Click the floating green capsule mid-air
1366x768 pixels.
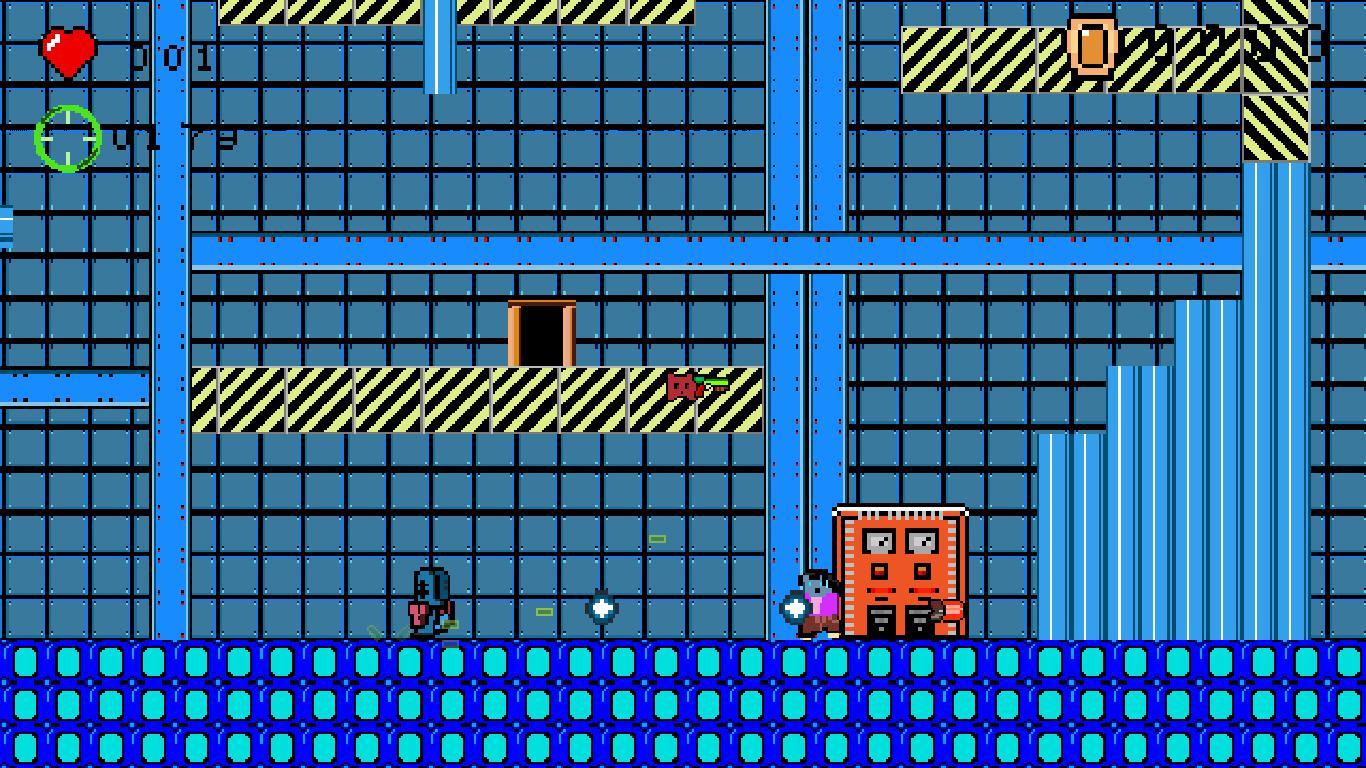point(657,539)
